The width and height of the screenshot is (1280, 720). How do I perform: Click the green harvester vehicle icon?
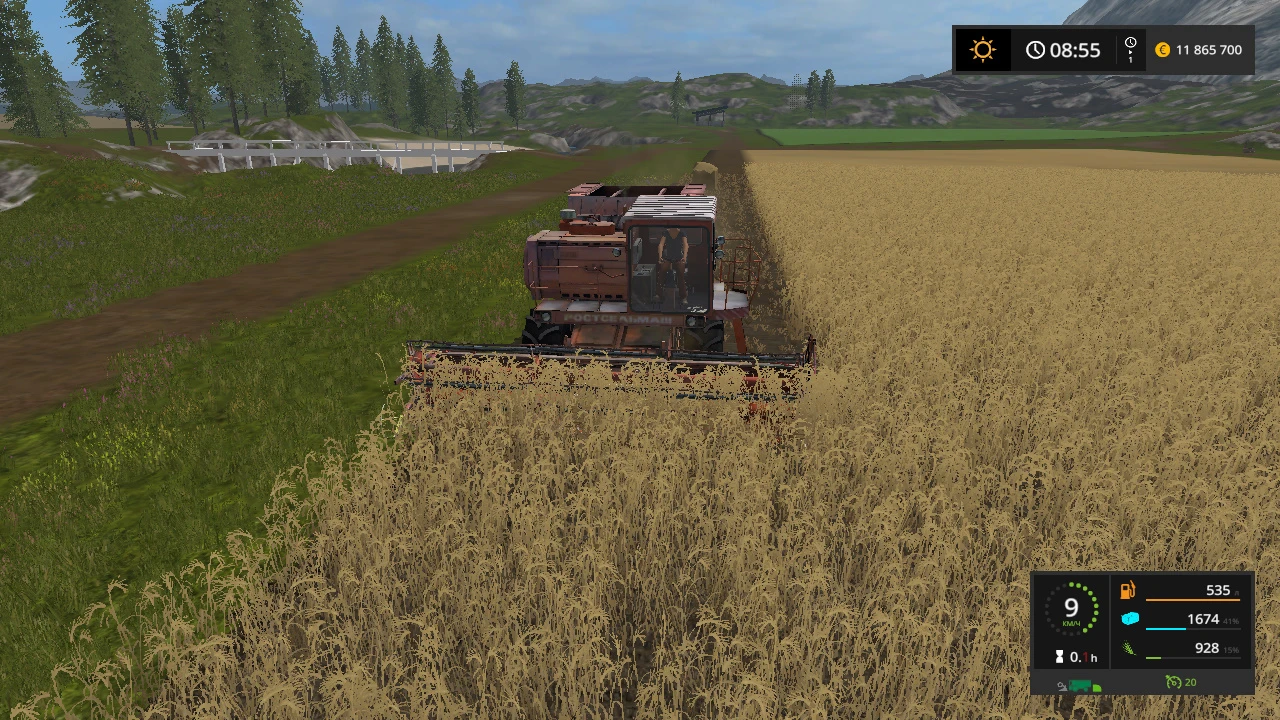point(1079,683)
